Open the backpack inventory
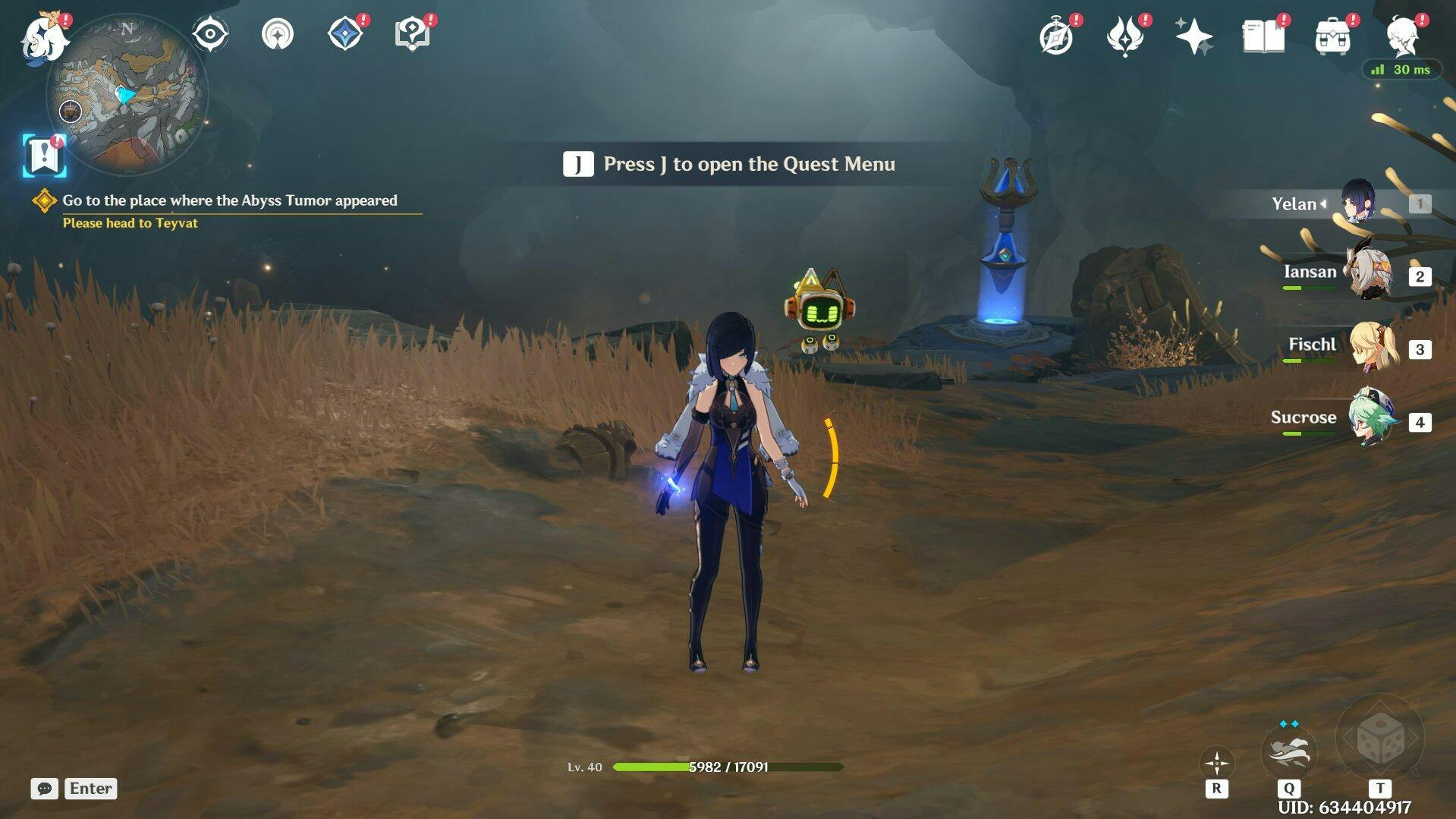The image size is (1456, 819). tap(1332, 36)
